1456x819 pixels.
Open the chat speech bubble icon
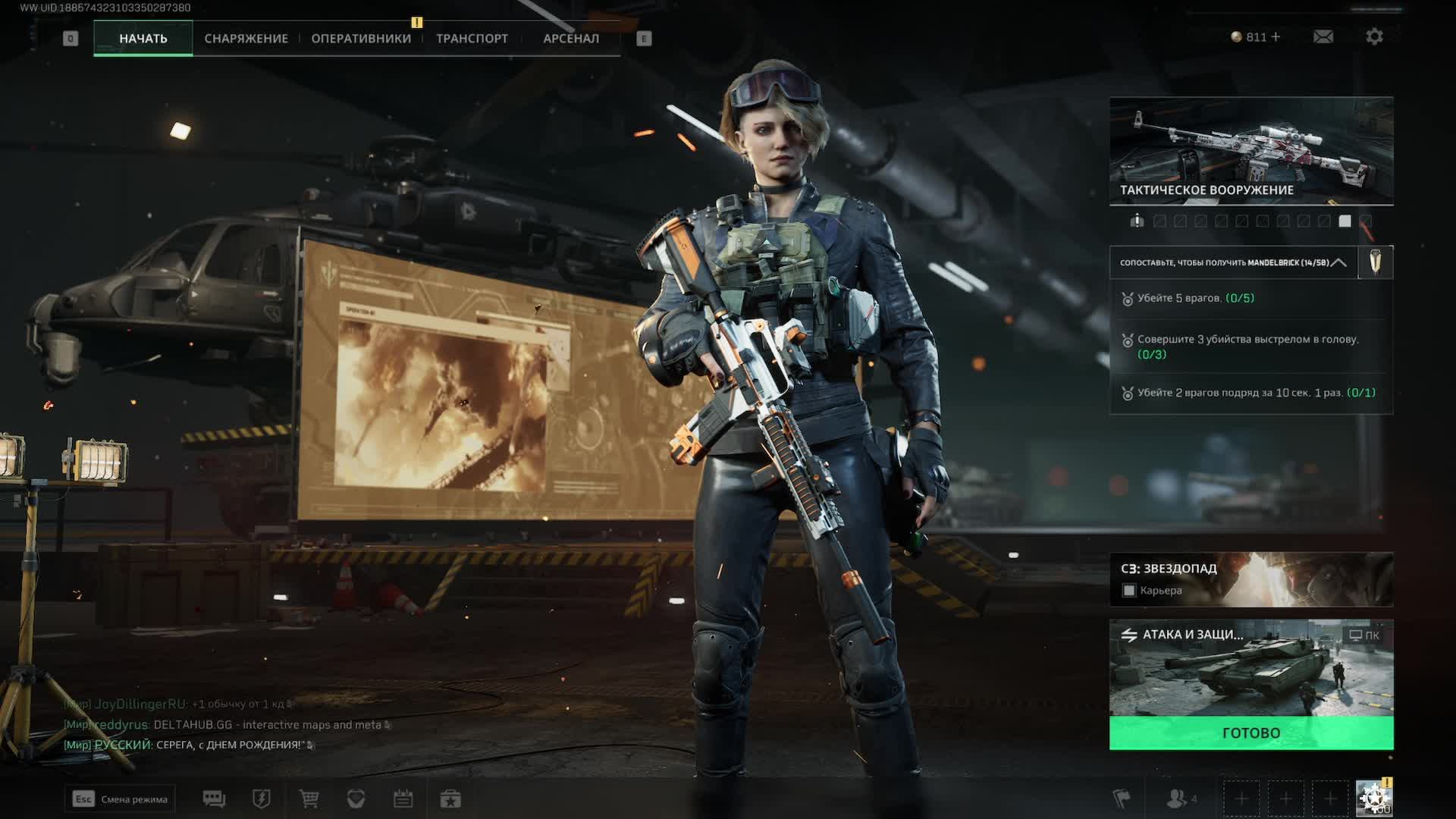214,799
